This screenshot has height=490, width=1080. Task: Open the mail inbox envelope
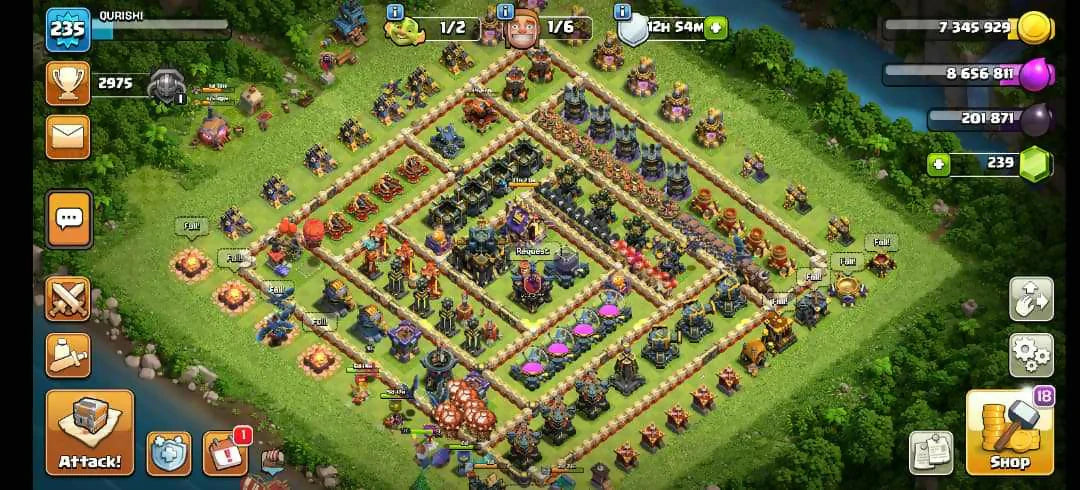tap(68, 137)
